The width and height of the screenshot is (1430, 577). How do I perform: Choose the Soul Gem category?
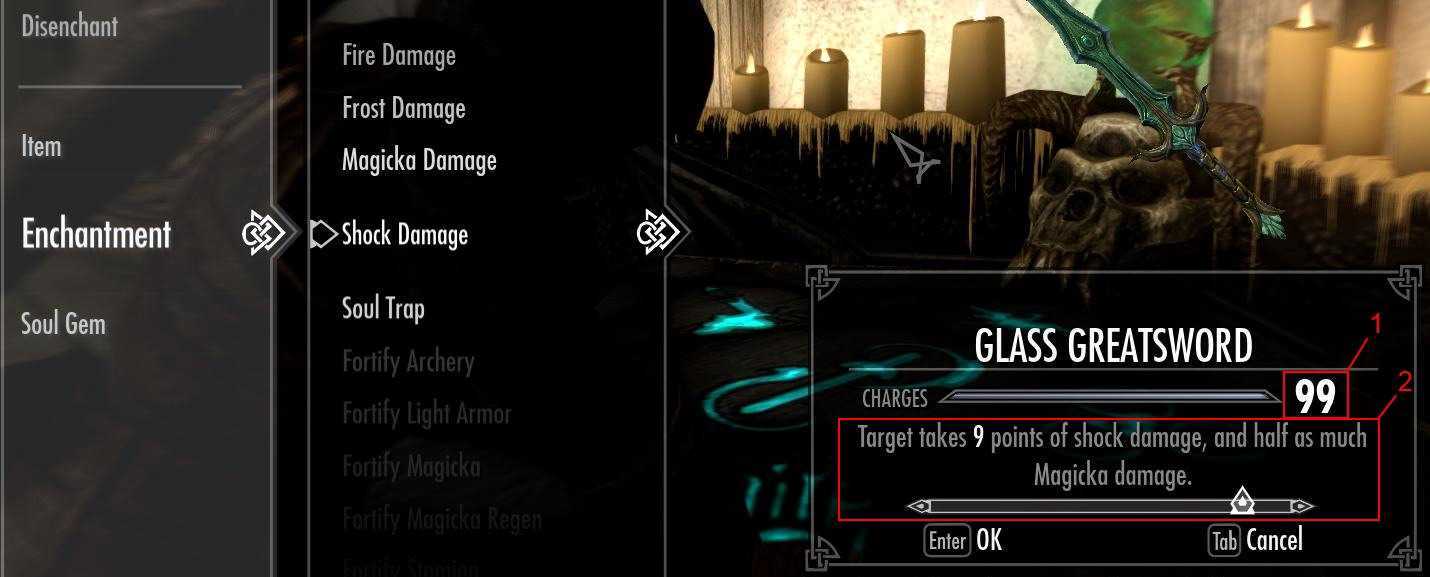tap(63, 324)
